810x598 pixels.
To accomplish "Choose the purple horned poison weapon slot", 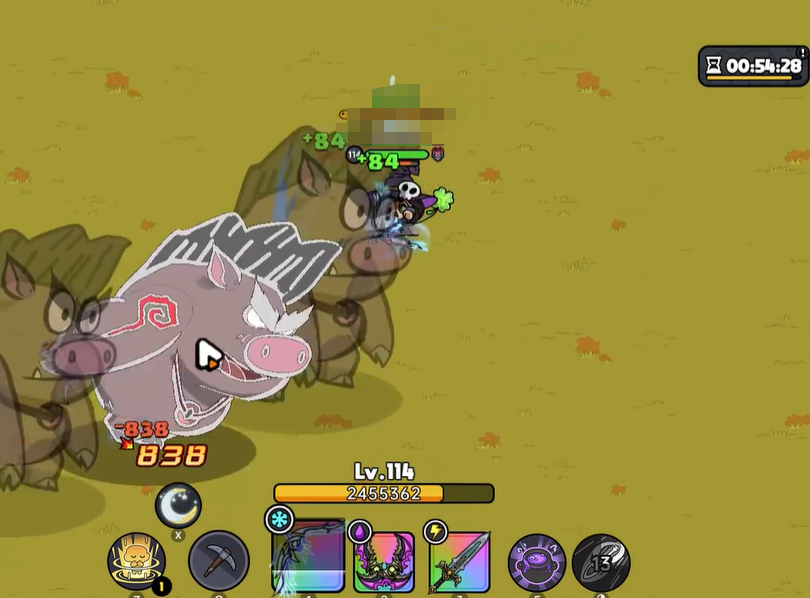I will tap(385, 562).
